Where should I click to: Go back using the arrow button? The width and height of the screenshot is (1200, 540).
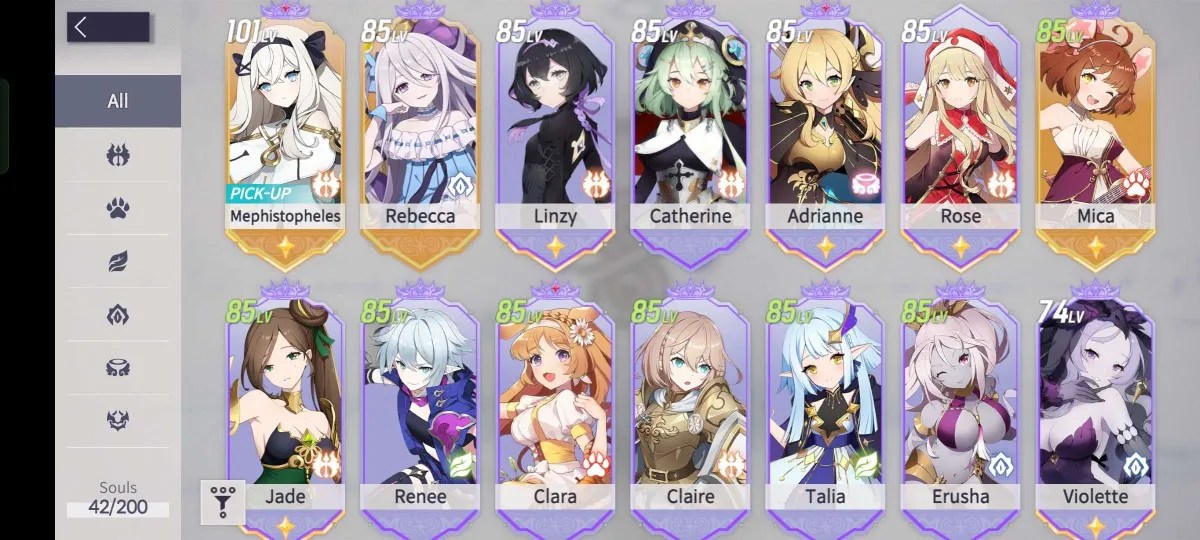(x=107, y=28)
